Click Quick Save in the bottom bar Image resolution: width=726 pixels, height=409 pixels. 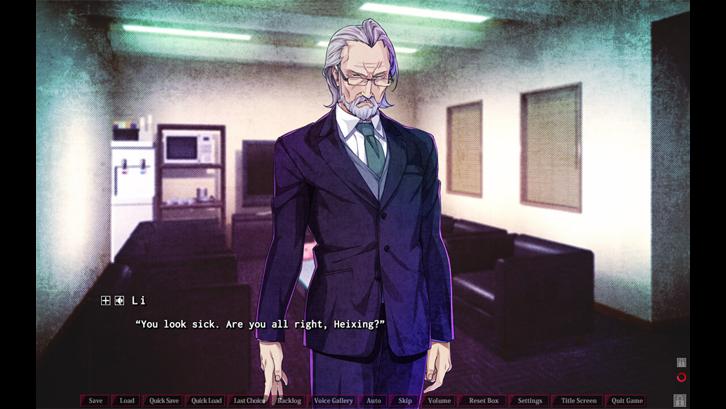[x=164, y=401]
